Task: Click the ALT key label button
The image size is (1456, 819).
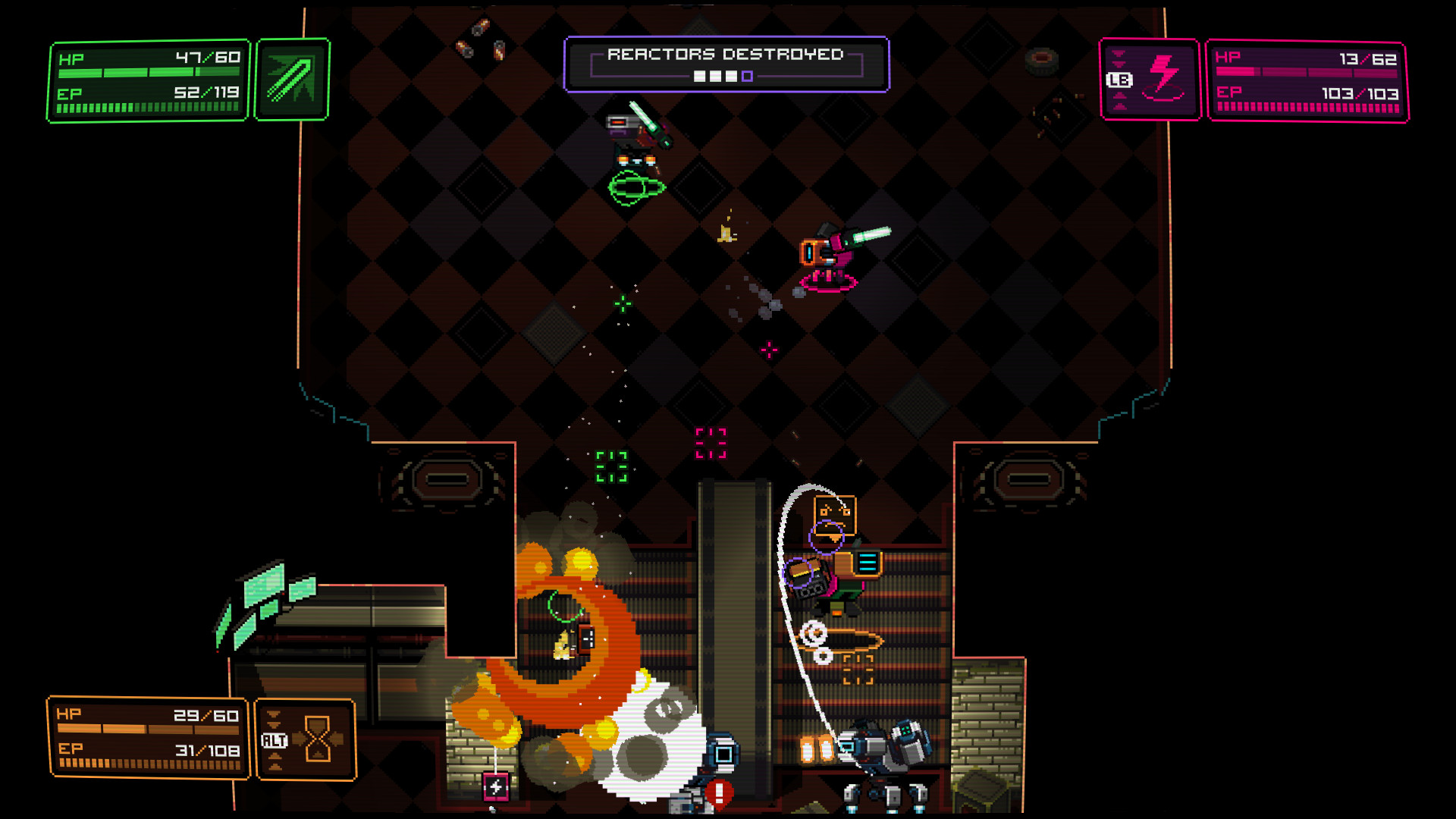Action: tap(275, 740)
